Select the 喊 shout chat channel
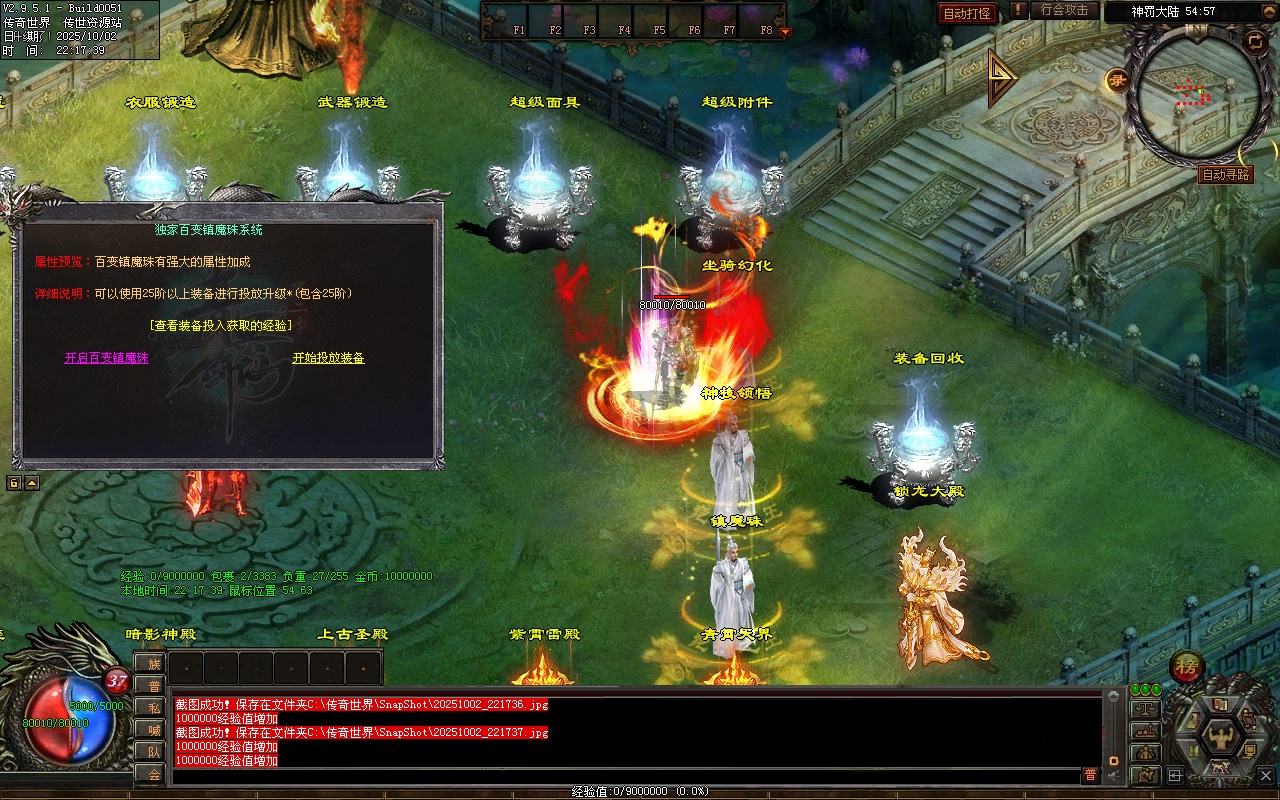1280x800 pixels. pos(154,729)
